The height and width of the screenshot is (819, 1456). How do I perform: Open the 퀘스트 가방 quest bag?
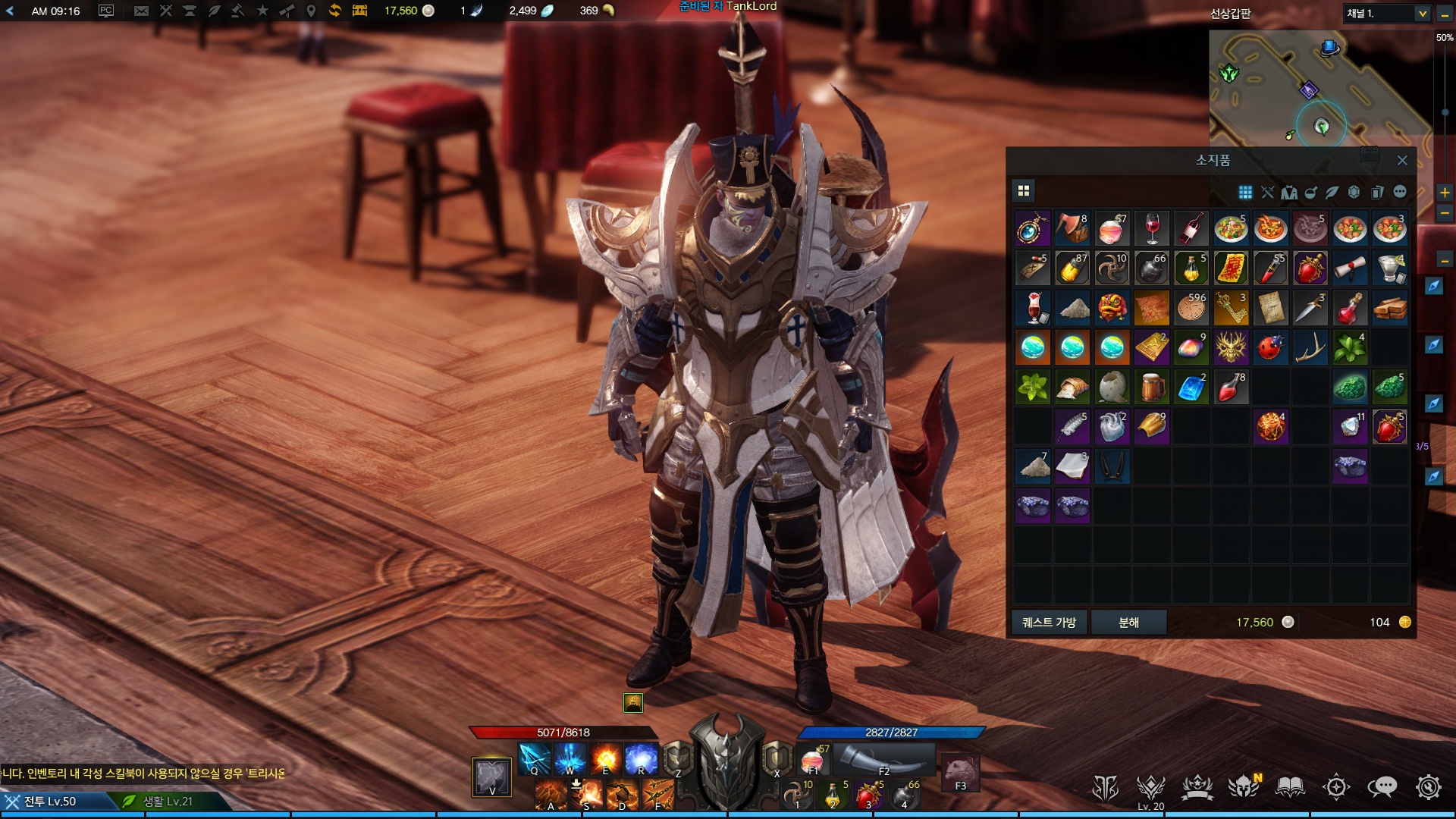coord(1050,622)
